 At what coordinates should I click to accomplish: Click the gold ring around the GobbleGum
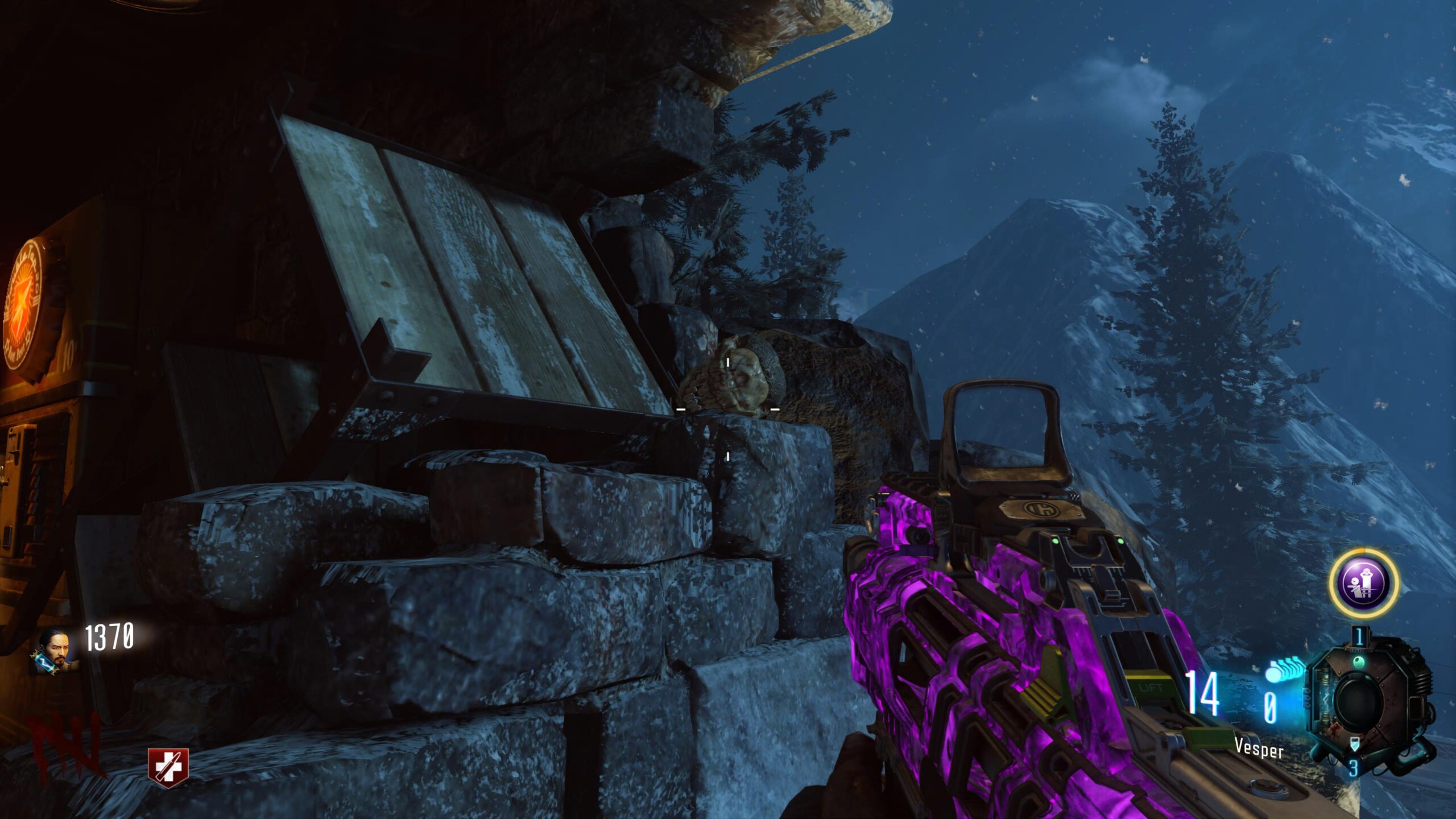pos(1363,551)
